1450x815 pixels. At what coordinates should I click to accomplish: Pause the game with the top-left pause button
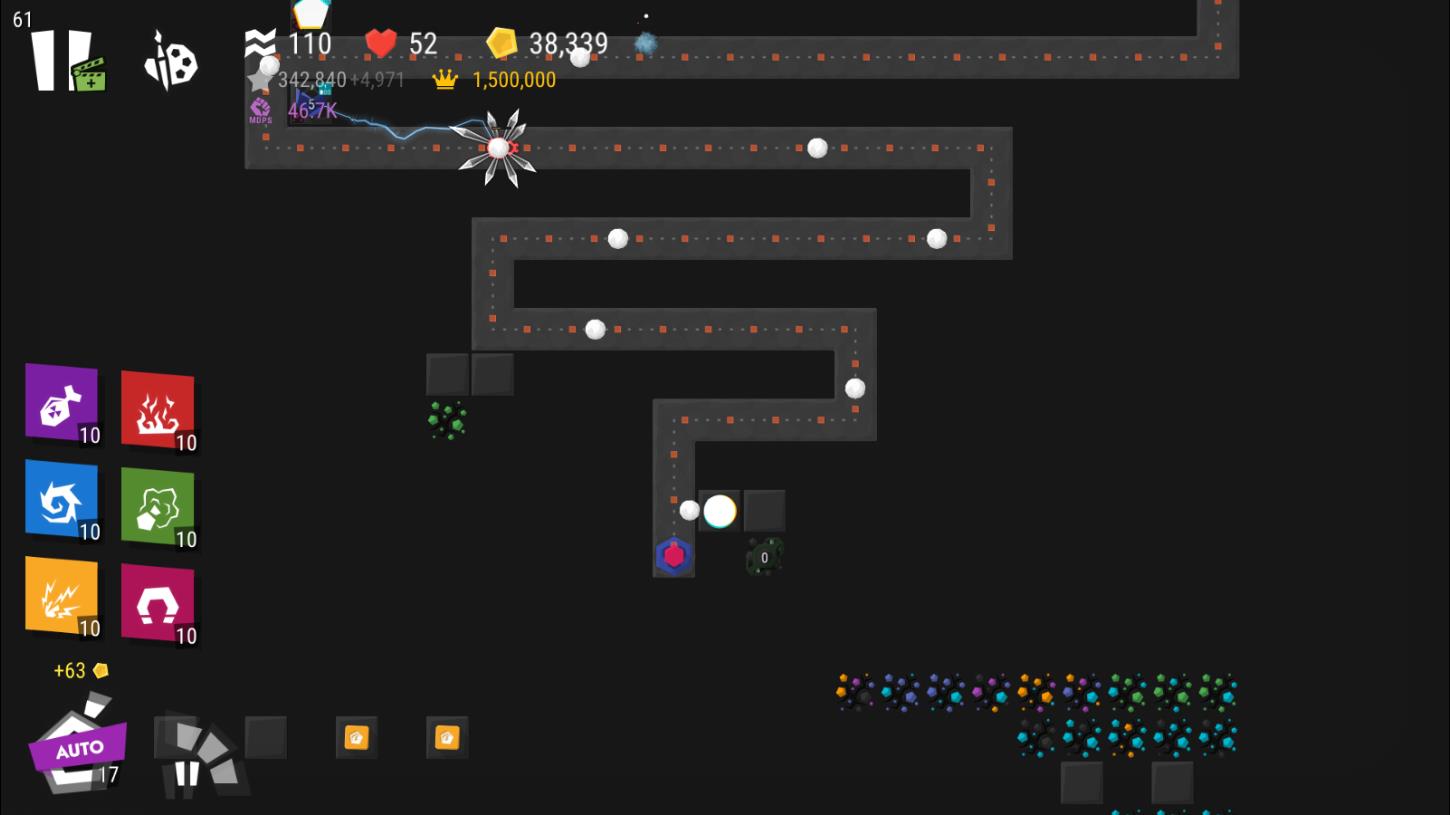tap(58, 60)
